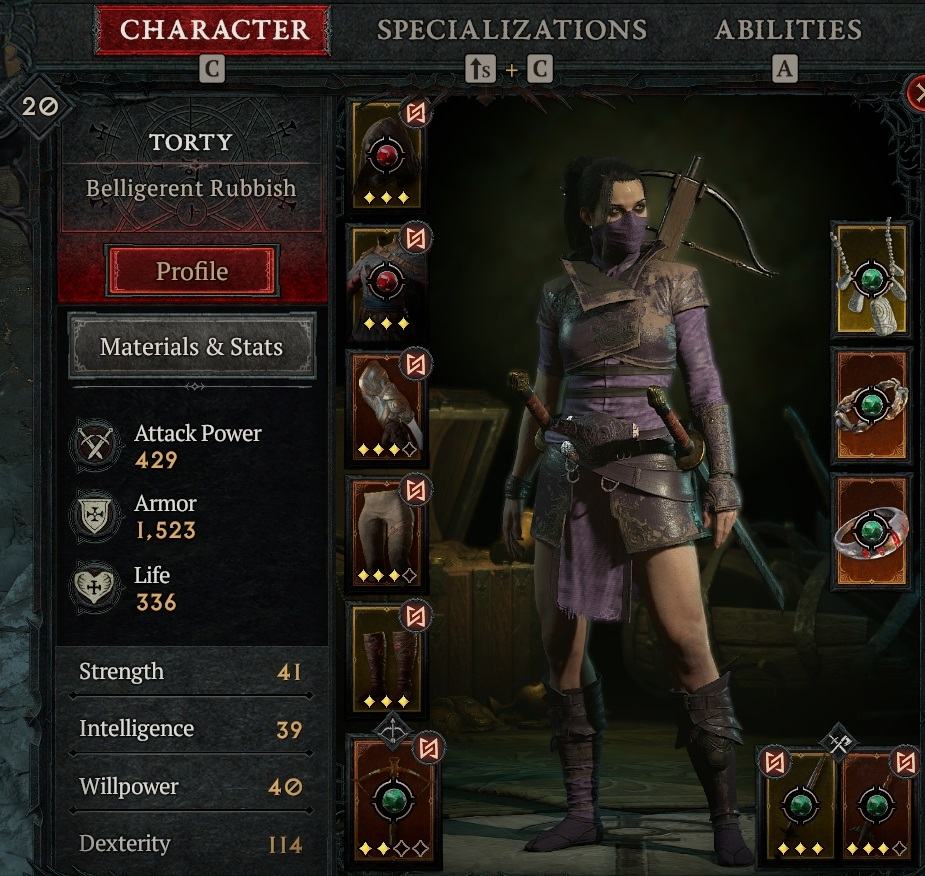
Task: Select the hooded helm equipment slot
Action: click(387, 155)
